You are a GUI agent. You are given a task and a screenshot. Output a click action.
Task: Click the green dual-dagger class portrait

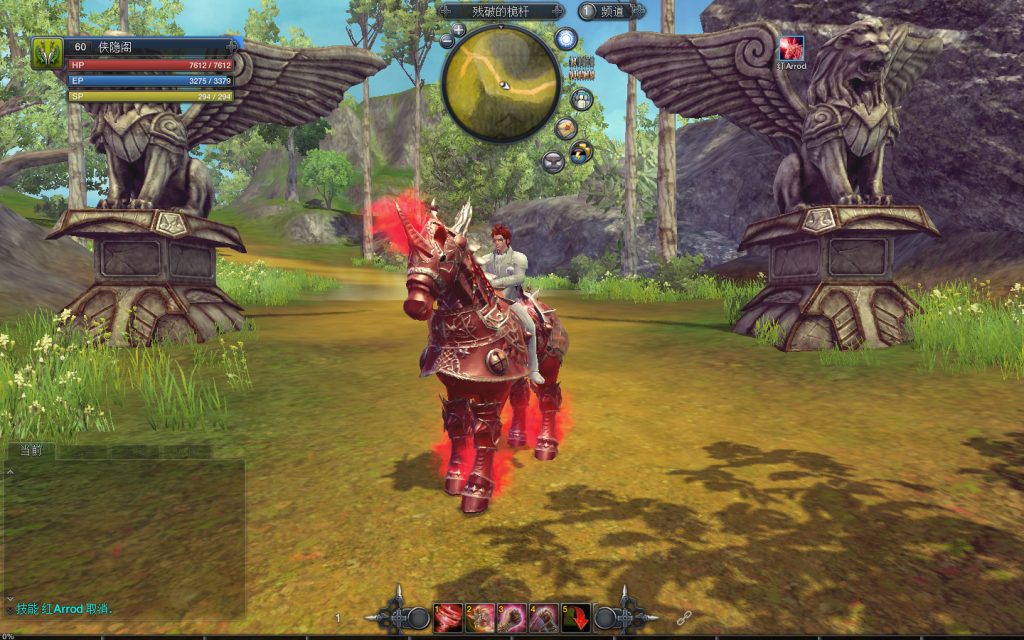(47, 53)
